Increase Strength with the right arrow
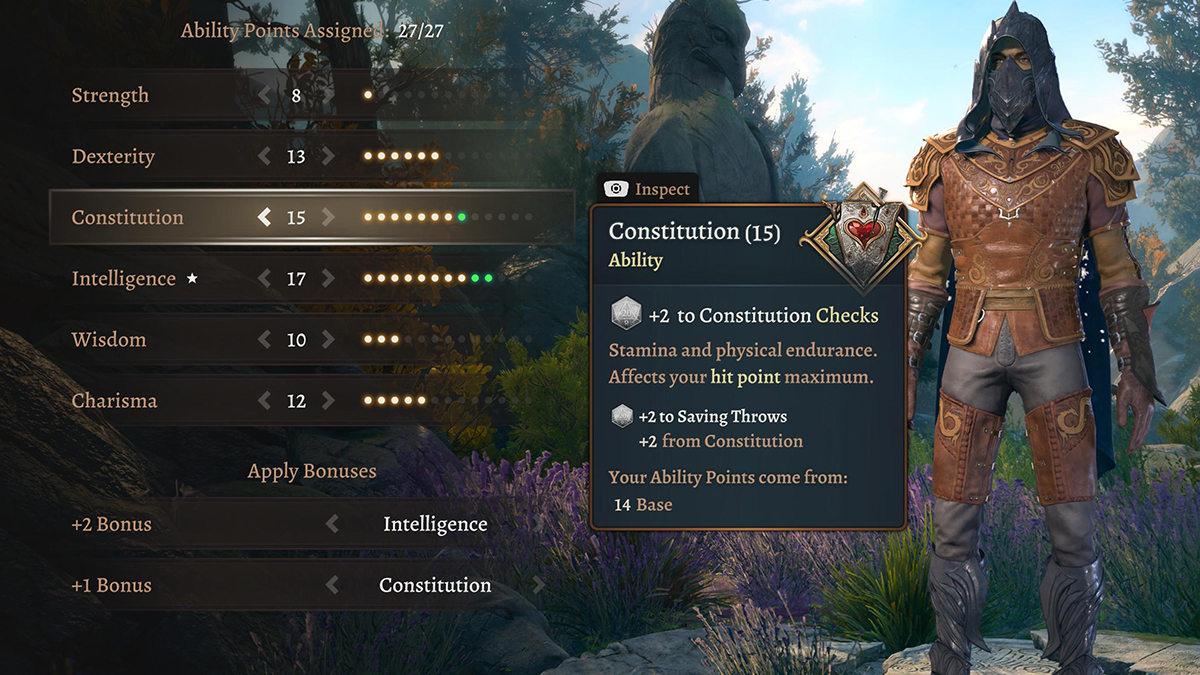This screenshot has height=675, width=1200. pyautogui.click(x=328, y=96)
